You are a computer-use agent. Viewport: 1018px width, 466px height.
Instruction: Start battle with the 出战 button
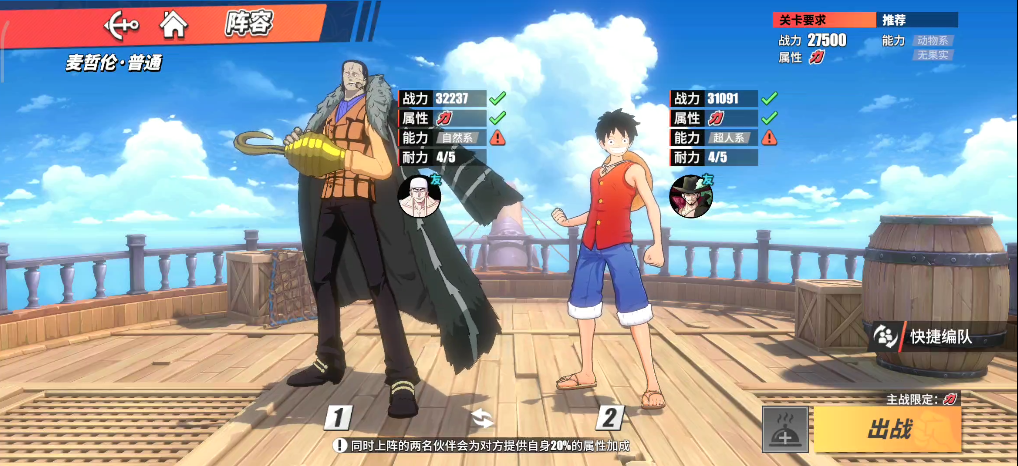[x=888, y=429]
